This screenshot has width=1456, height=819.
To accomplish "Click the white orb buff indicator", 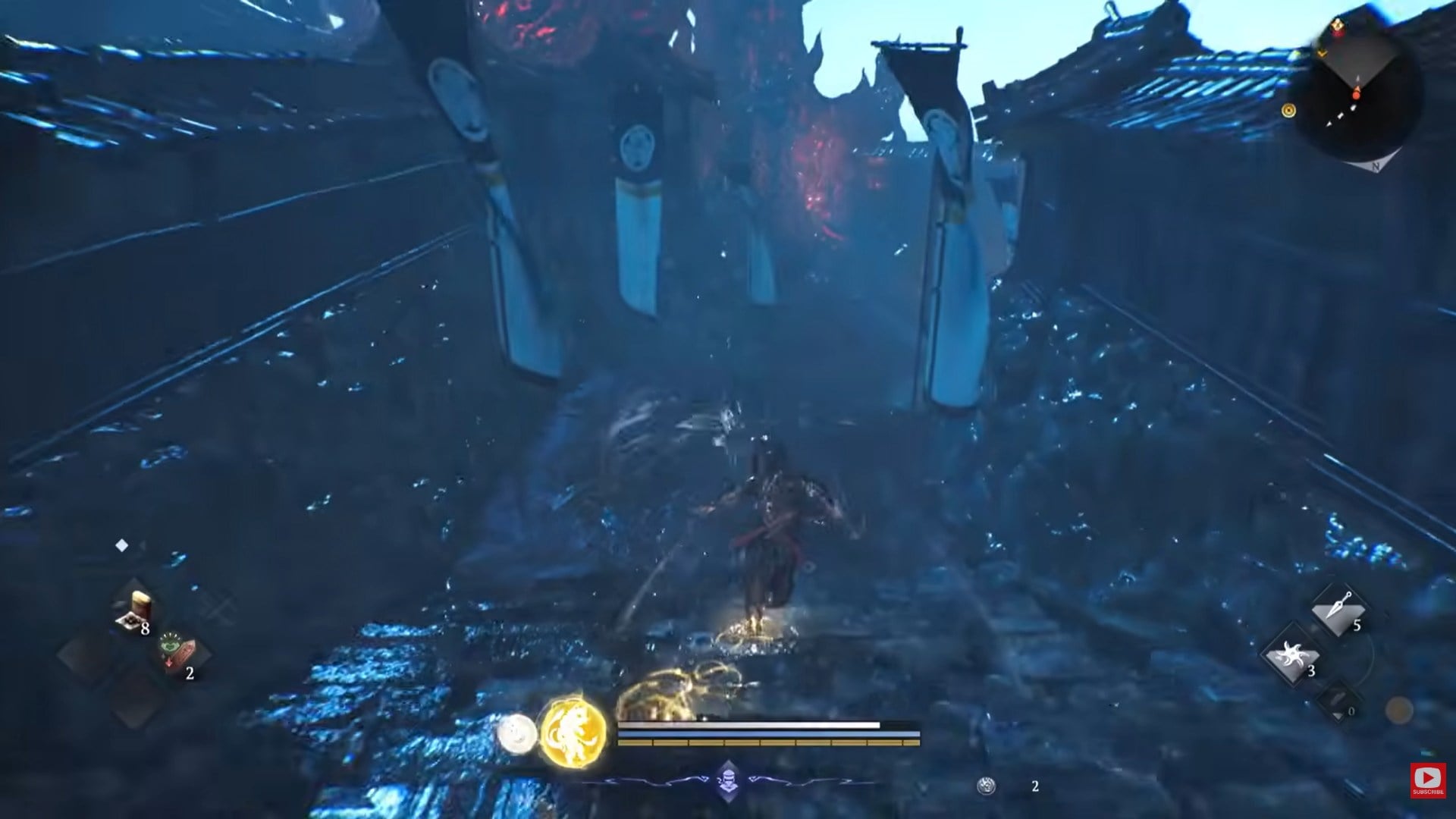I will (516, 732).
